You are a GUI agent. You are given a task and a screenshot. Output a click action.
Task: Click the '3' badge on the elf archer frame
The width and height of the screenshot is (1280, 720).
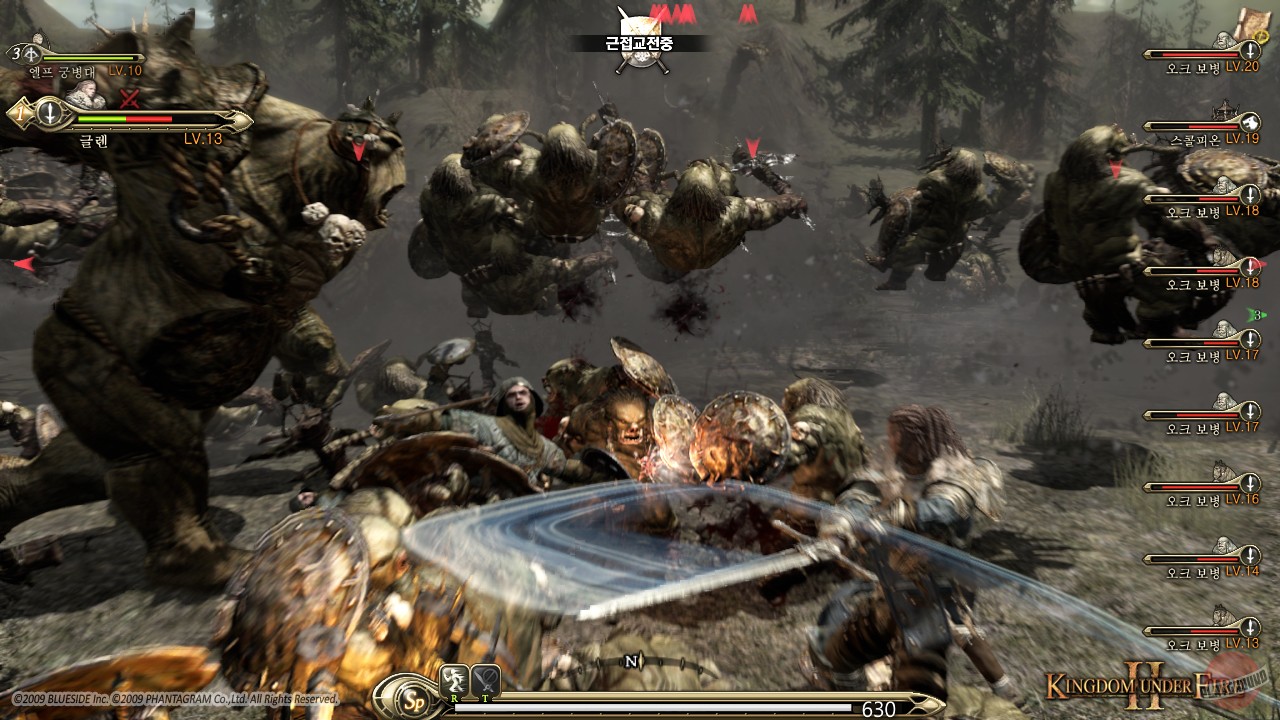pyautogui.click(x=15, y=52)
